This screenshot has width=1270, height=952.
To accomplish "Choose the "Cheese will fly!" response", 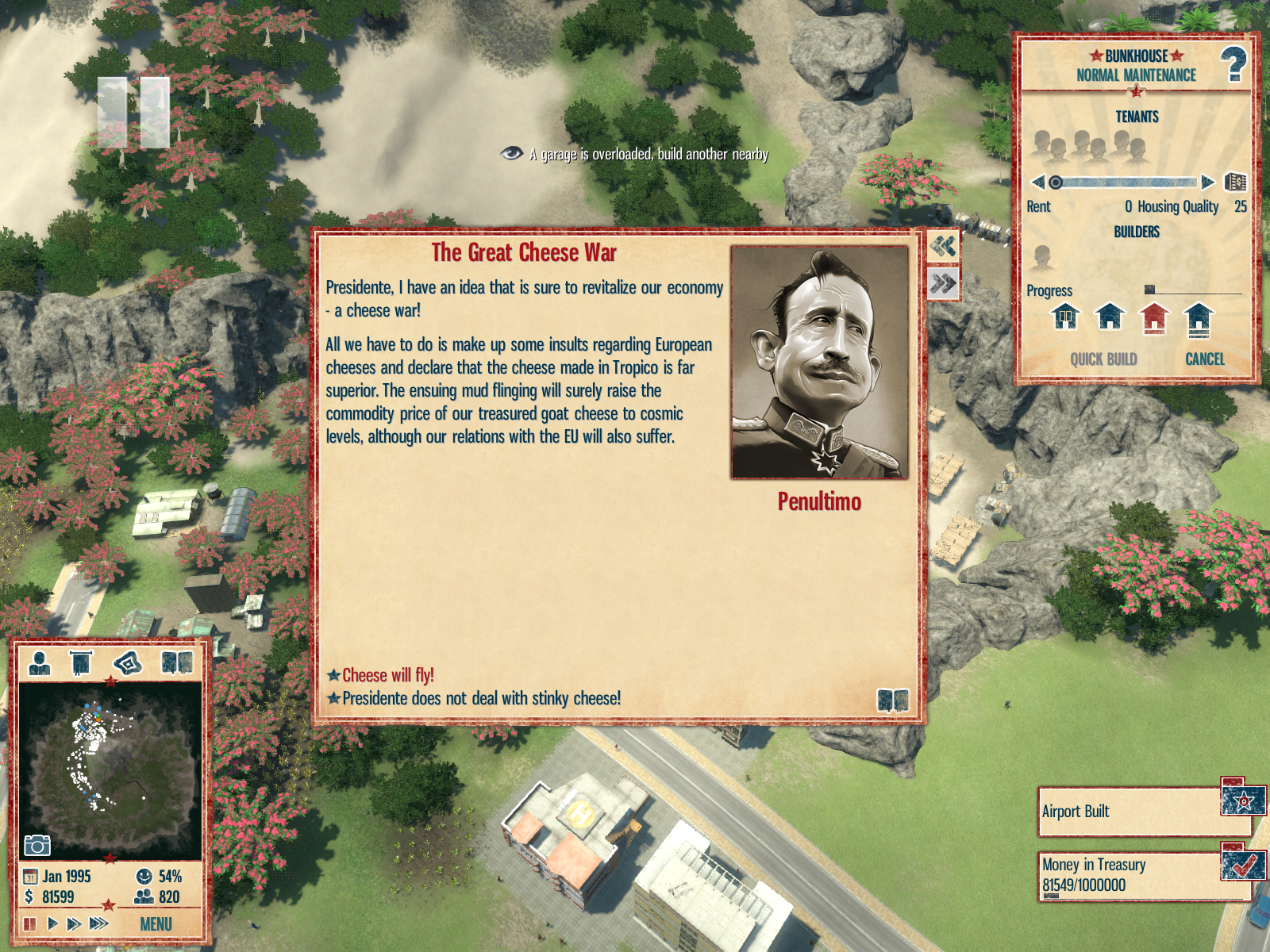I will pos(387,675).
